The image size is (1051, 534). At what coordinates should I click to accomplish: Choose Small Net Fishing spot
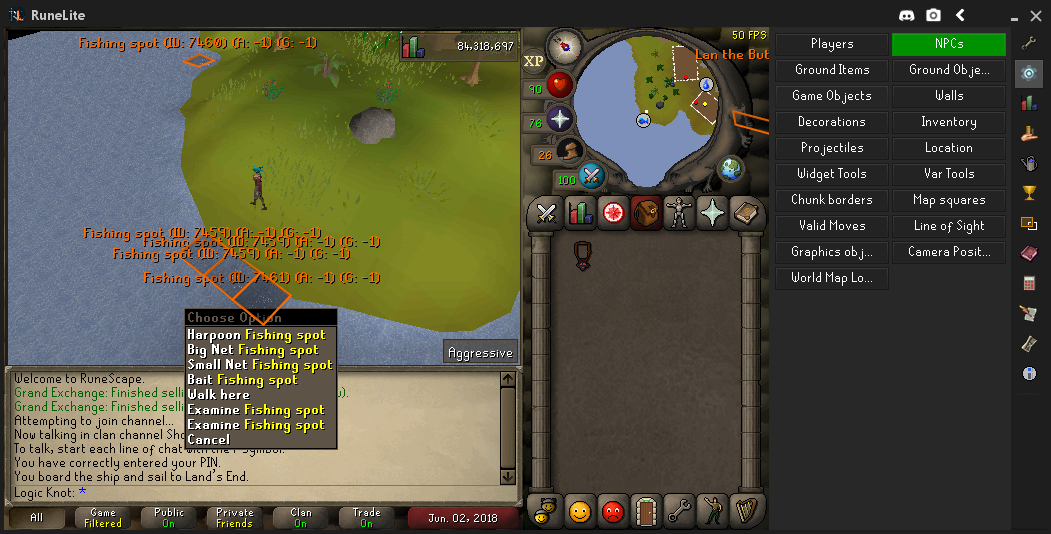click(x=259, y=365)
